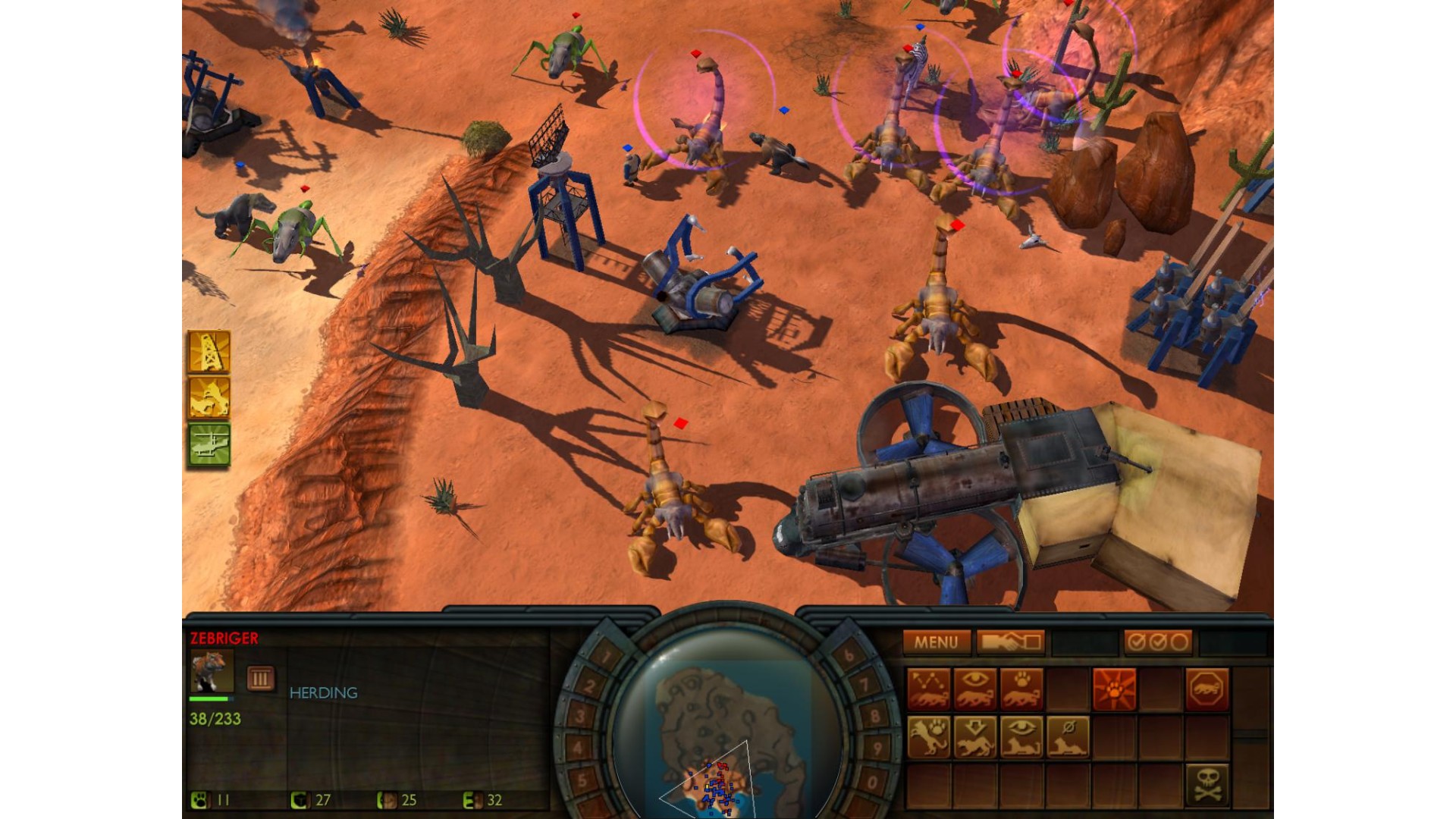
Task: Pick the eye lying-creature stance
Action: point(1021,736)
